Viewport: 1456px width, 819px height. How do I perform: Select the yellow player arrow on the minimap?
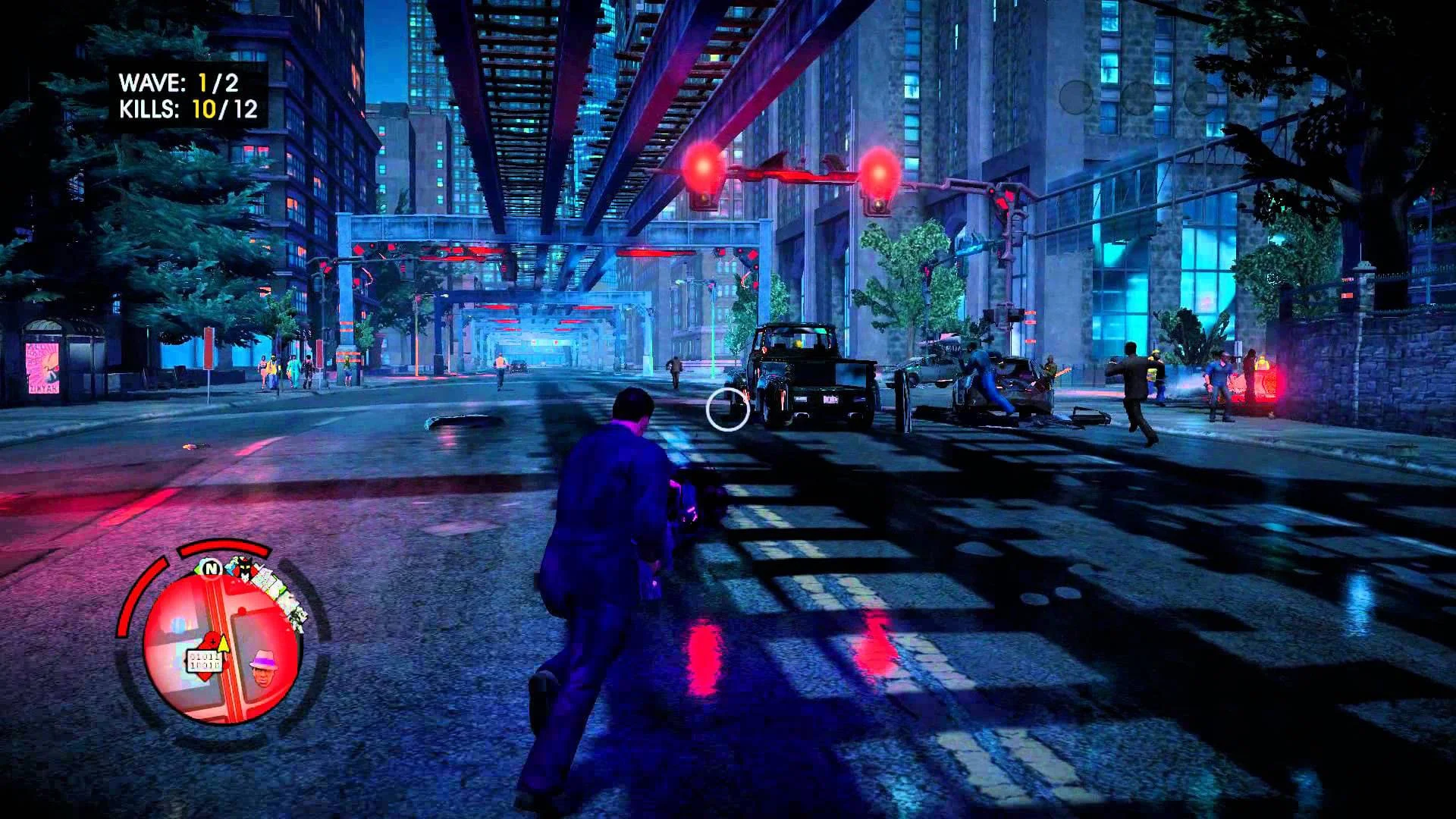[x=222, y=644]
